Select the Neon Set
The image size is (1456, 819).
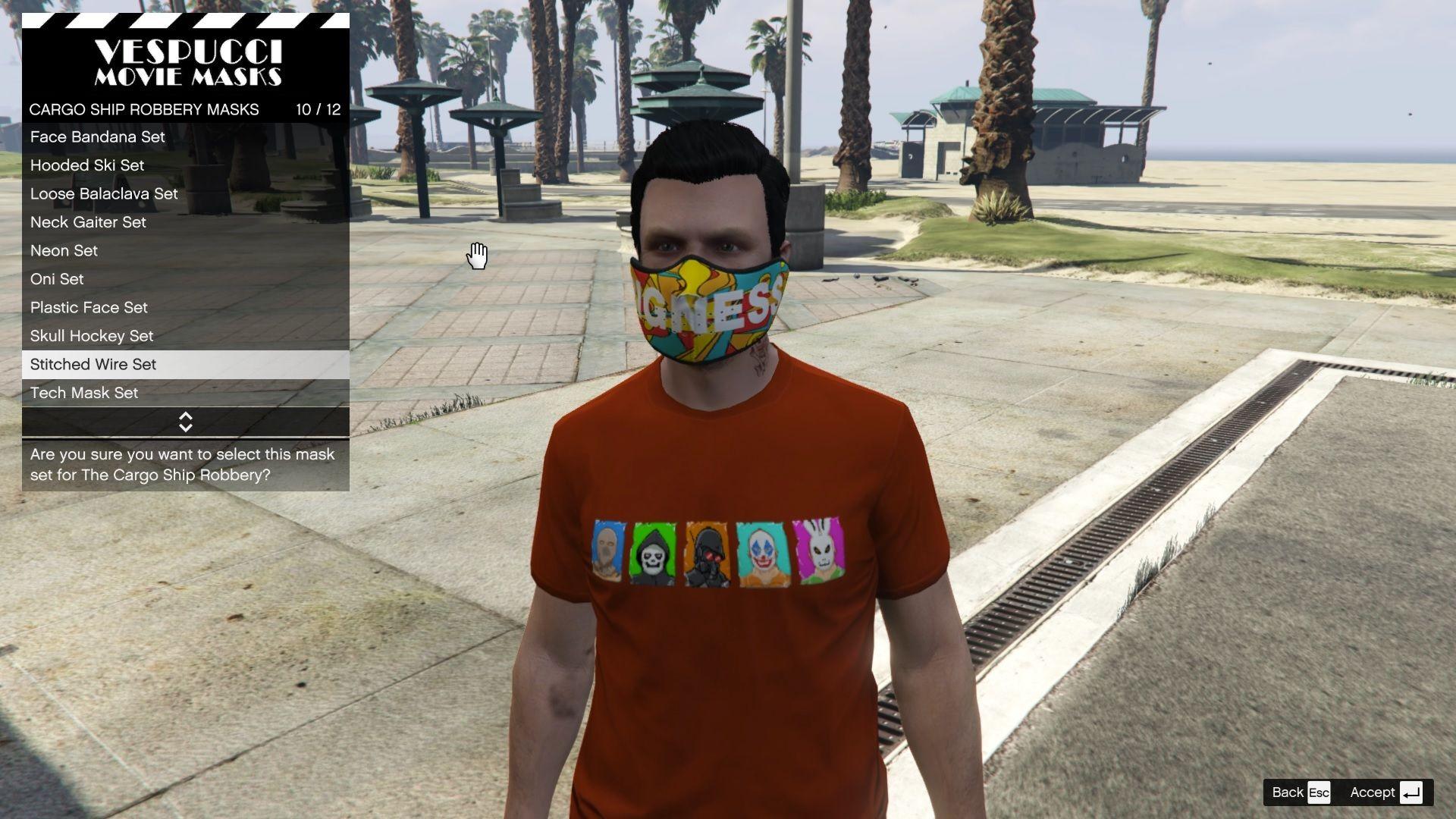[63, 250]
